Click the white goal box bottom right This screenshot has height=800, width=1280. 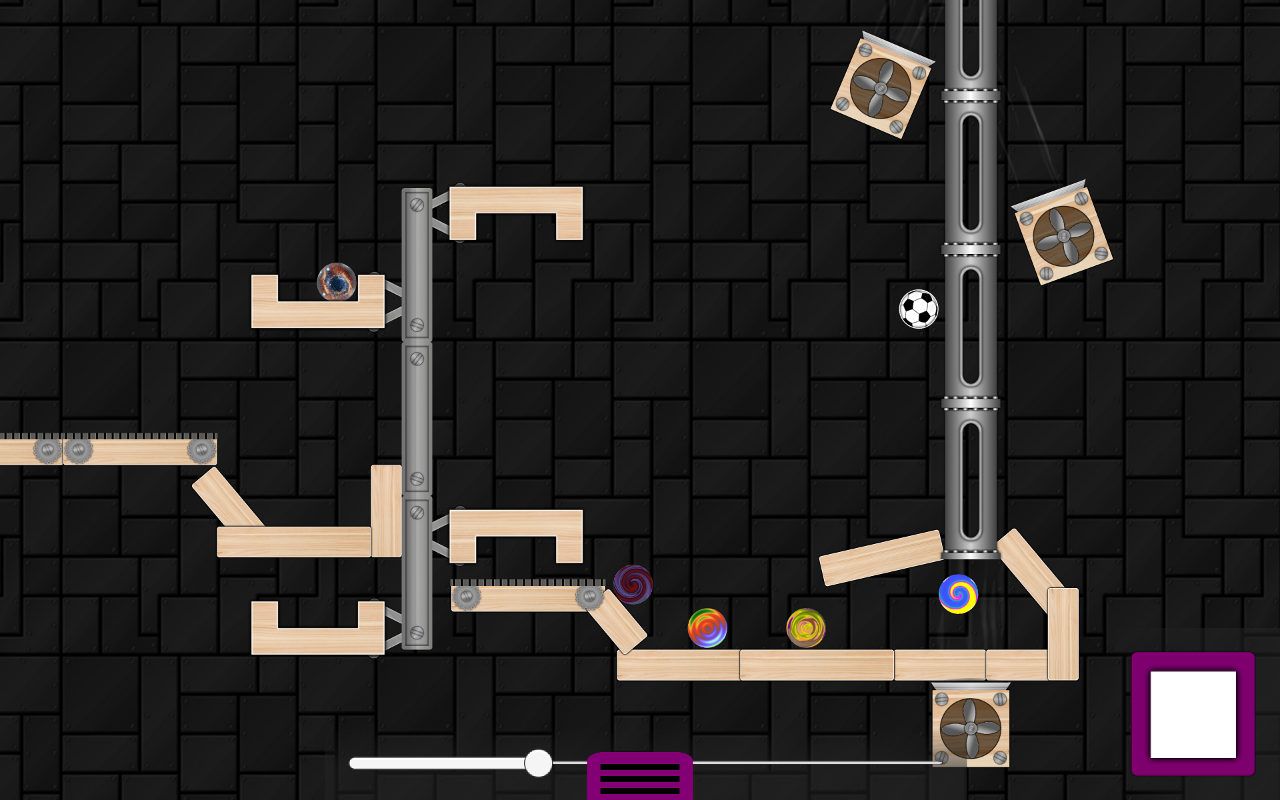1193,712
